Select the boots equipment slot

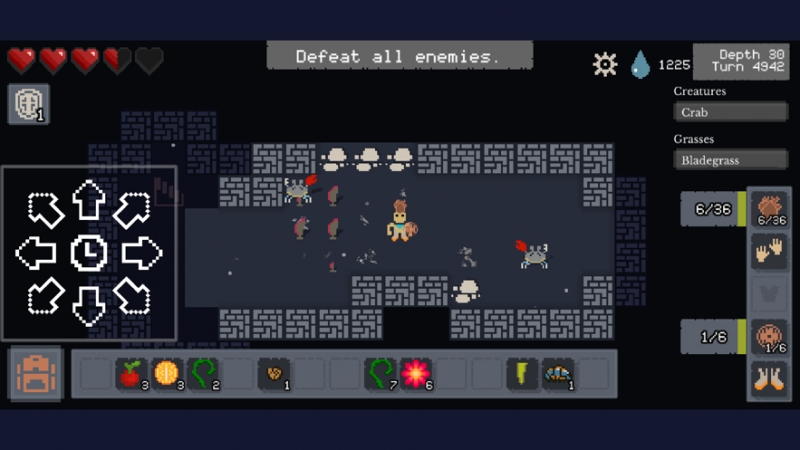point(769,380)
